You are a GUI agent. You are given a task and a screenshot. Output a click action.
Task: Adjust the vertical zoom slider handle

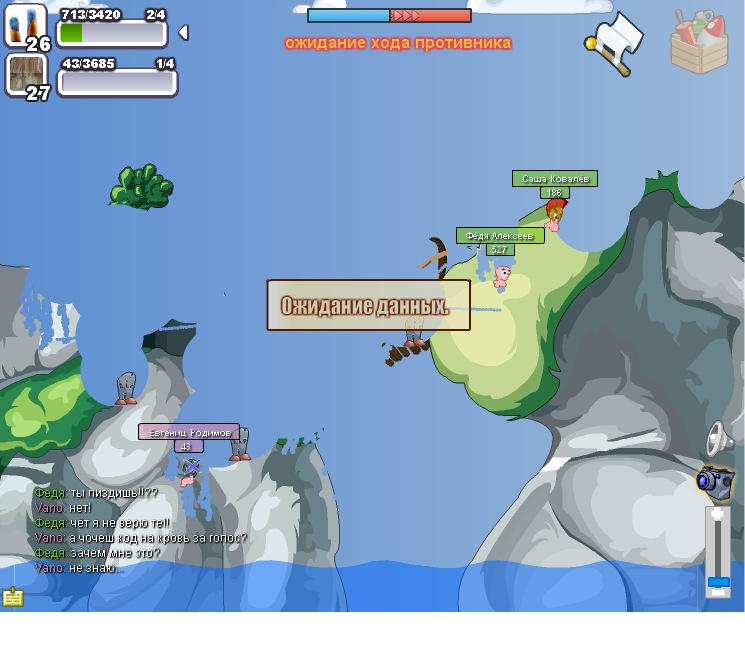[x=718, y=581]
